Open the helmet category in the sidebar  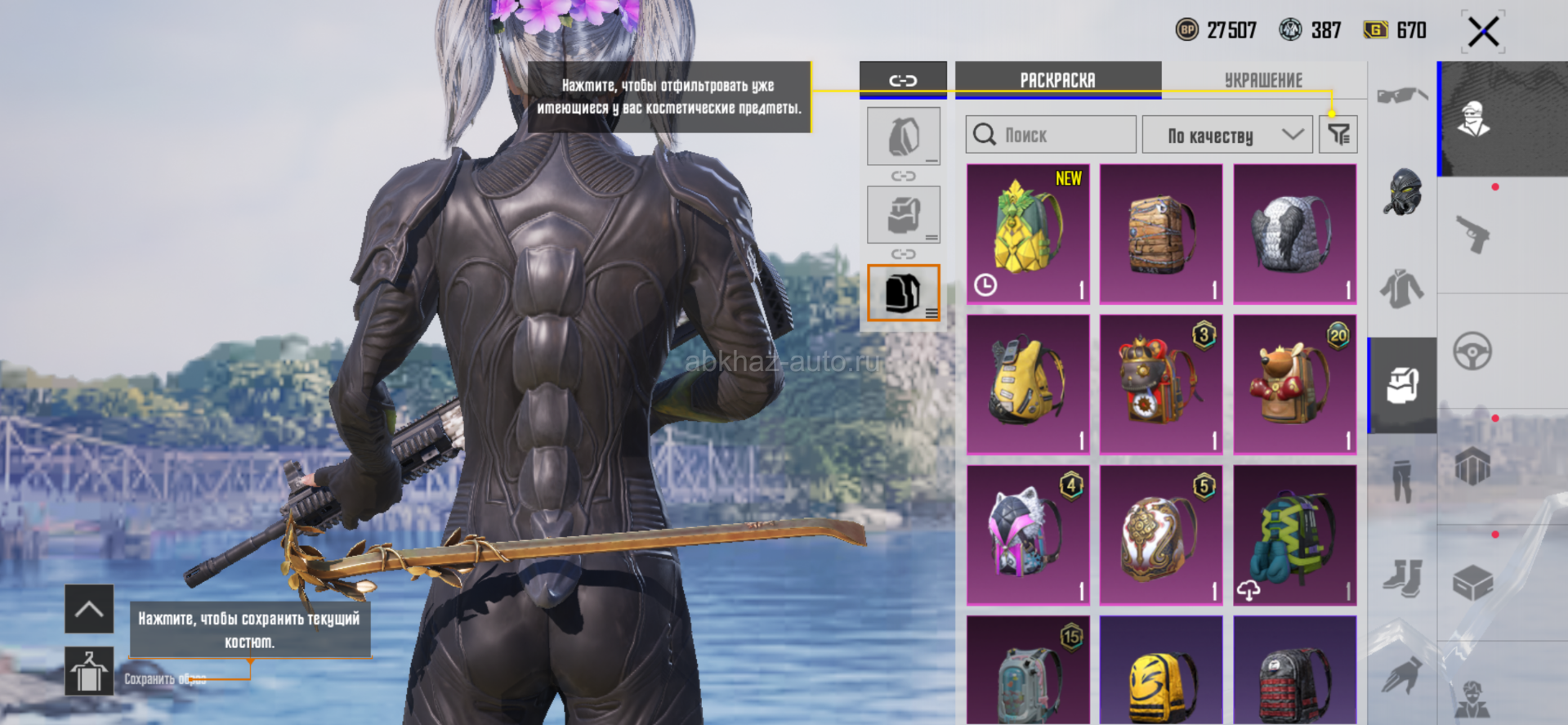click(x=1402, y=192)
